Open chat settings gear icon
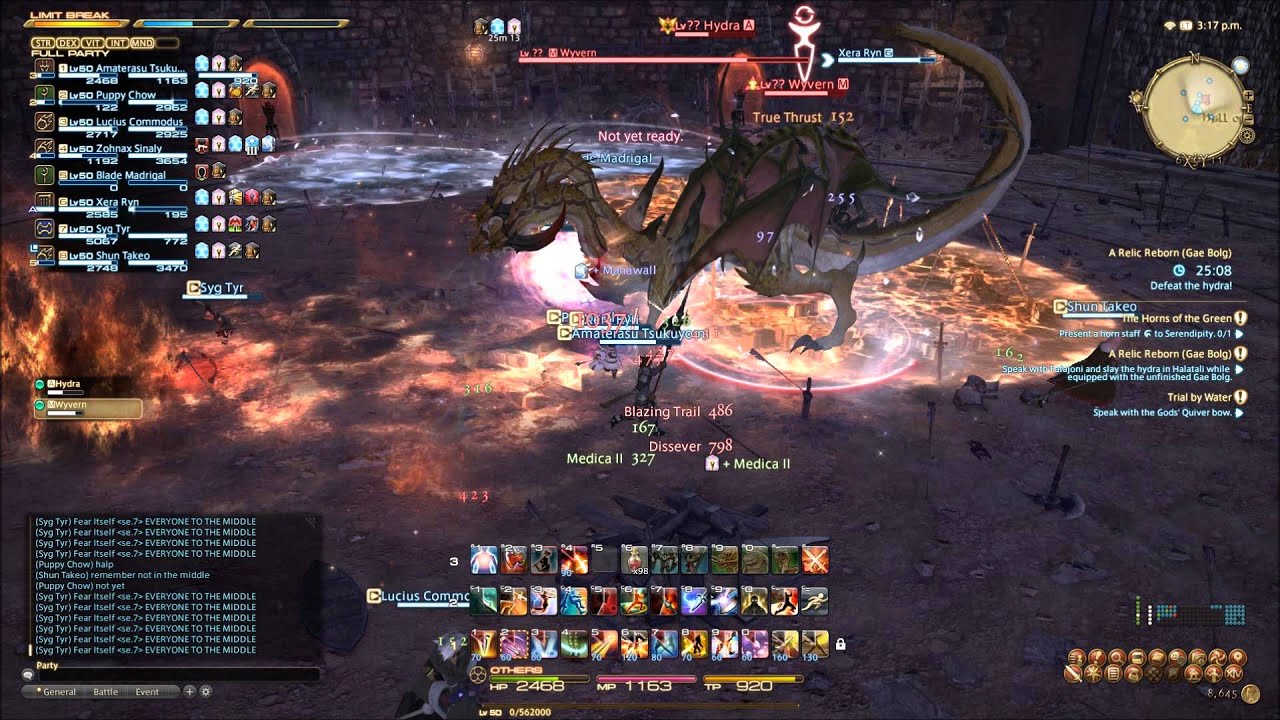1280x720 pixels. pos(206,691)
